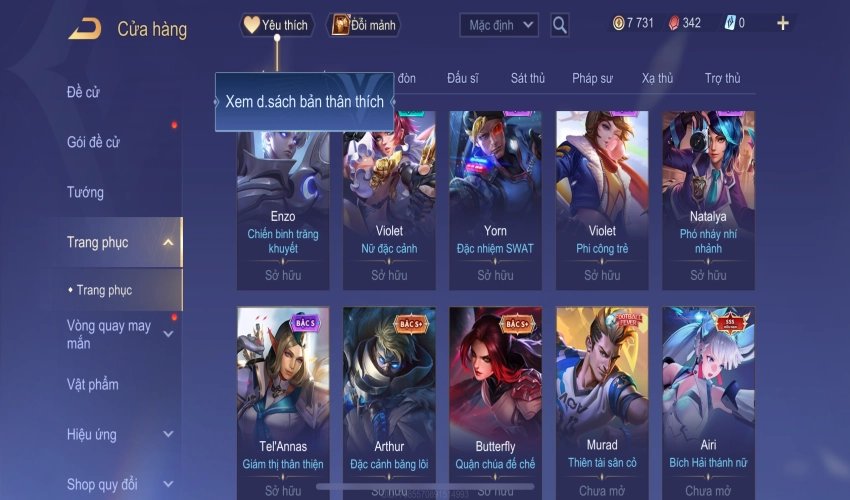Choose the Trợ thủ tab
850x500 pixels.
click(x=722, y=78)
